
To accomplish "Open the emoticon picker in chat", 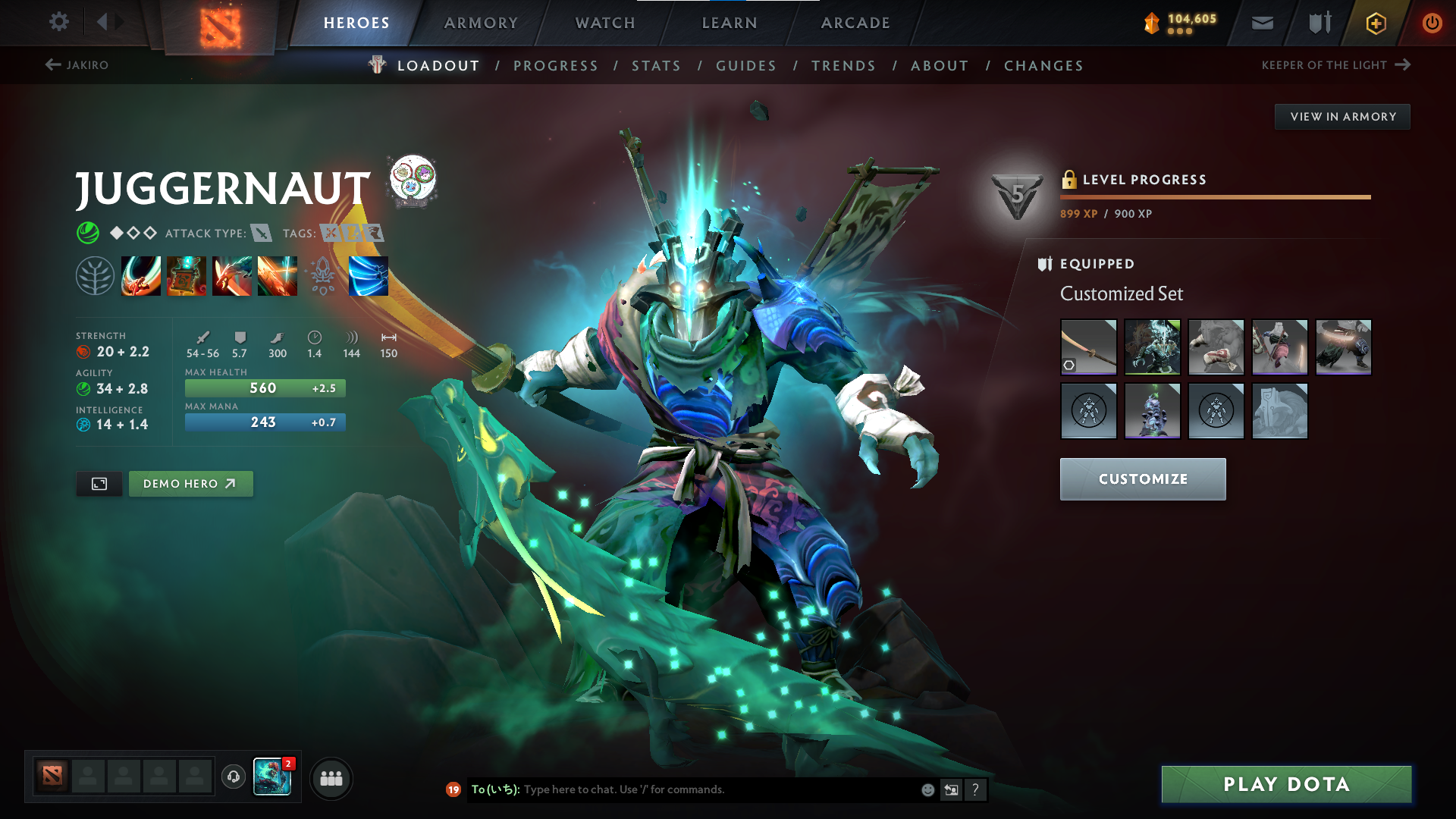I will tap(927, 789).
